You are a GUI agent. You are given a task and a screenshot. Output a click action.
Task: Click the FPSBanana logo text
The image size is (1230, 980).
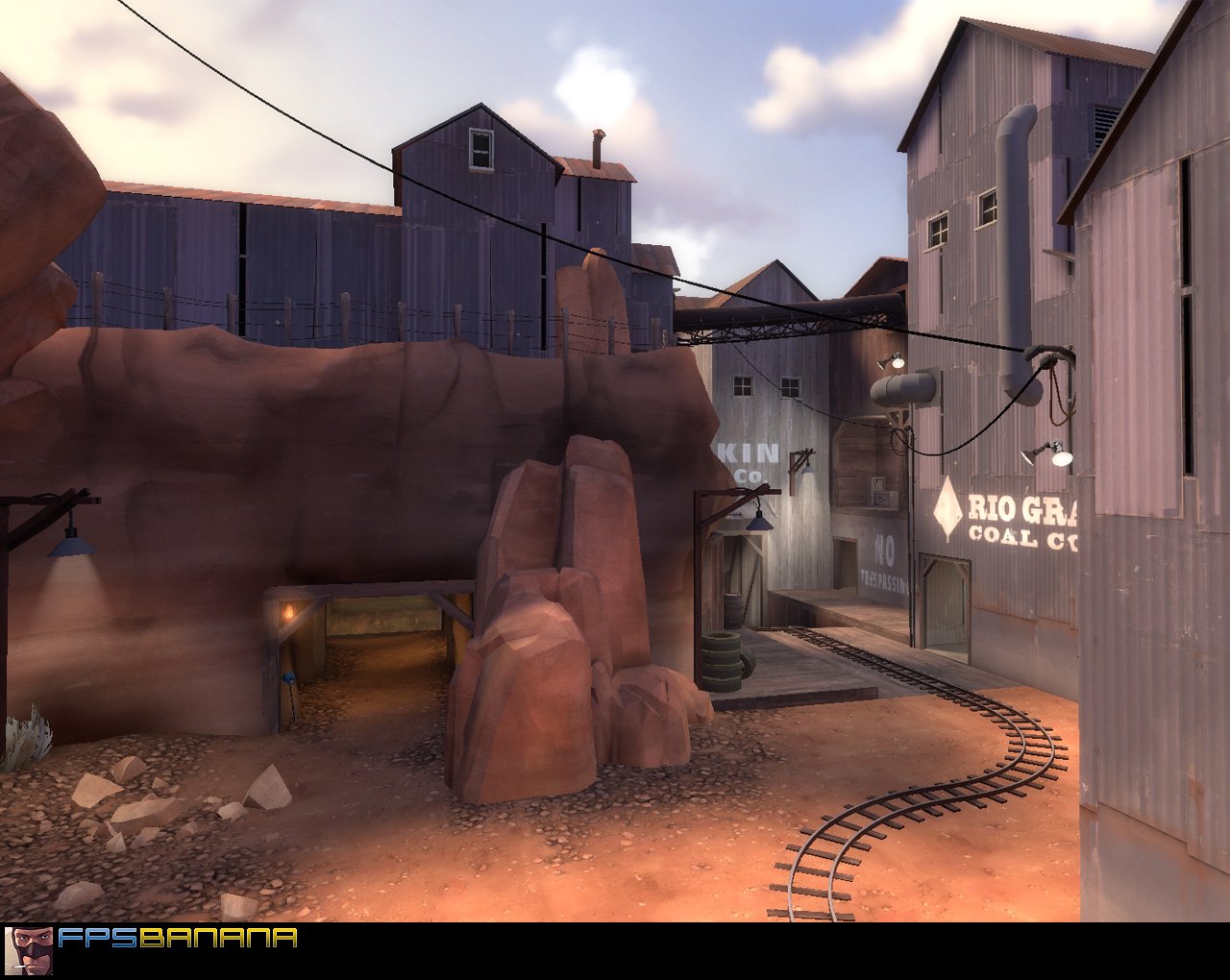pyautogui.click(x=176, y=939)
